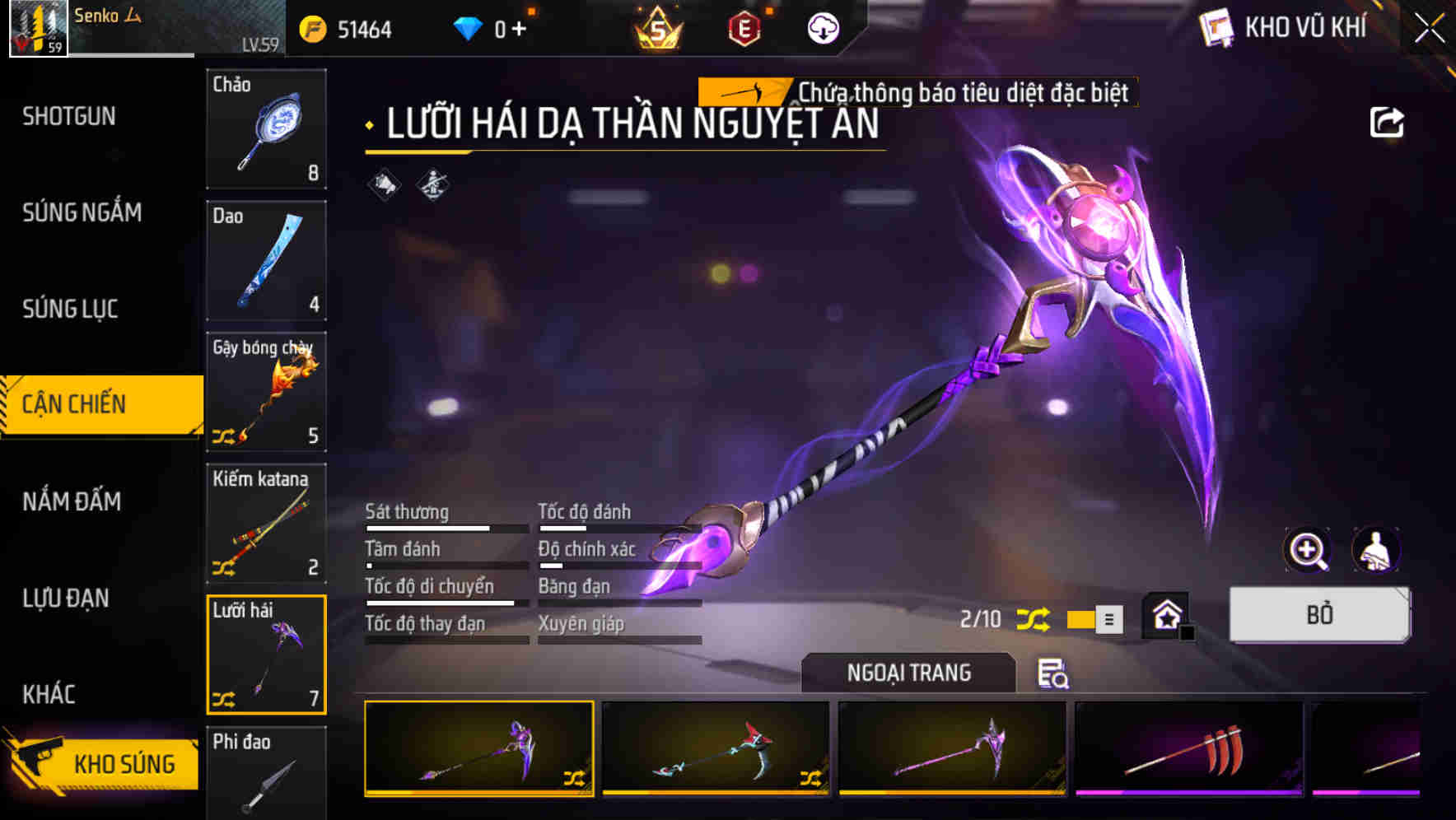The height and width of the screenshot is (820, 1456).
Task: Toggle shuffle on the Gậy bóng chày slot
Action: point(224,437)
